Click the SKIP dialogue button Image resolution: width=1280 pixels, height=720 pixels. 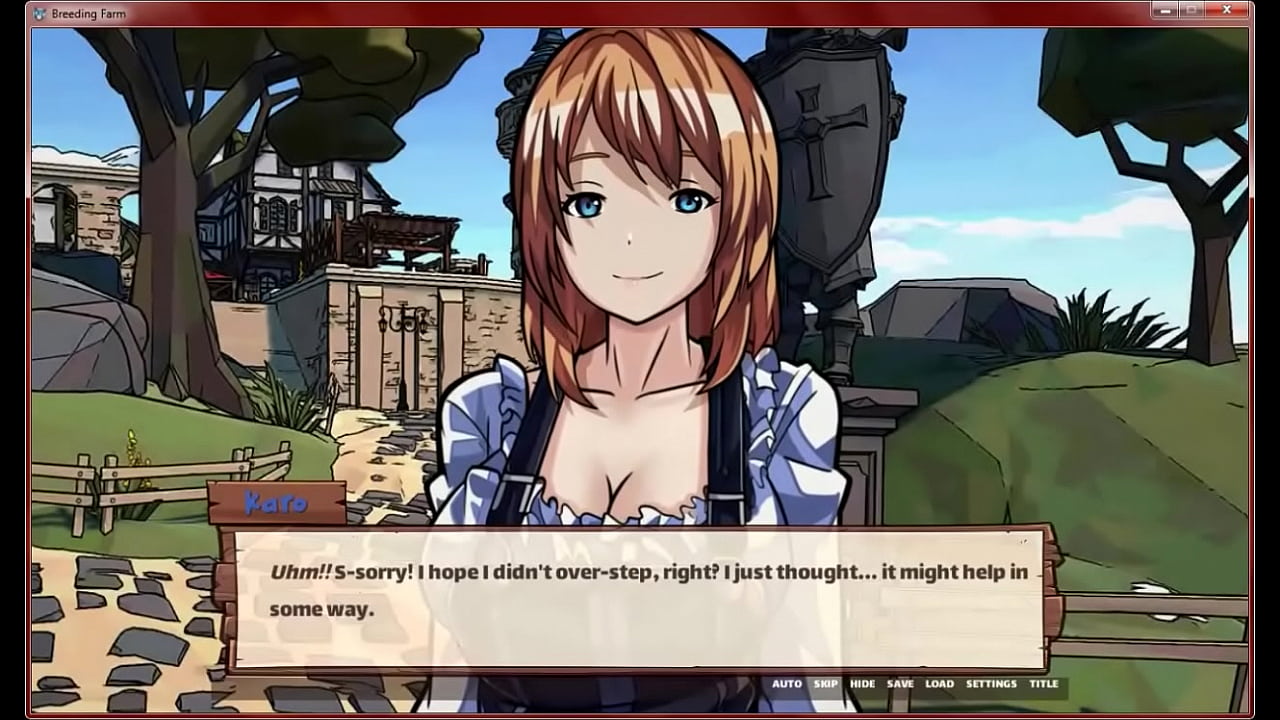point(826,684)
